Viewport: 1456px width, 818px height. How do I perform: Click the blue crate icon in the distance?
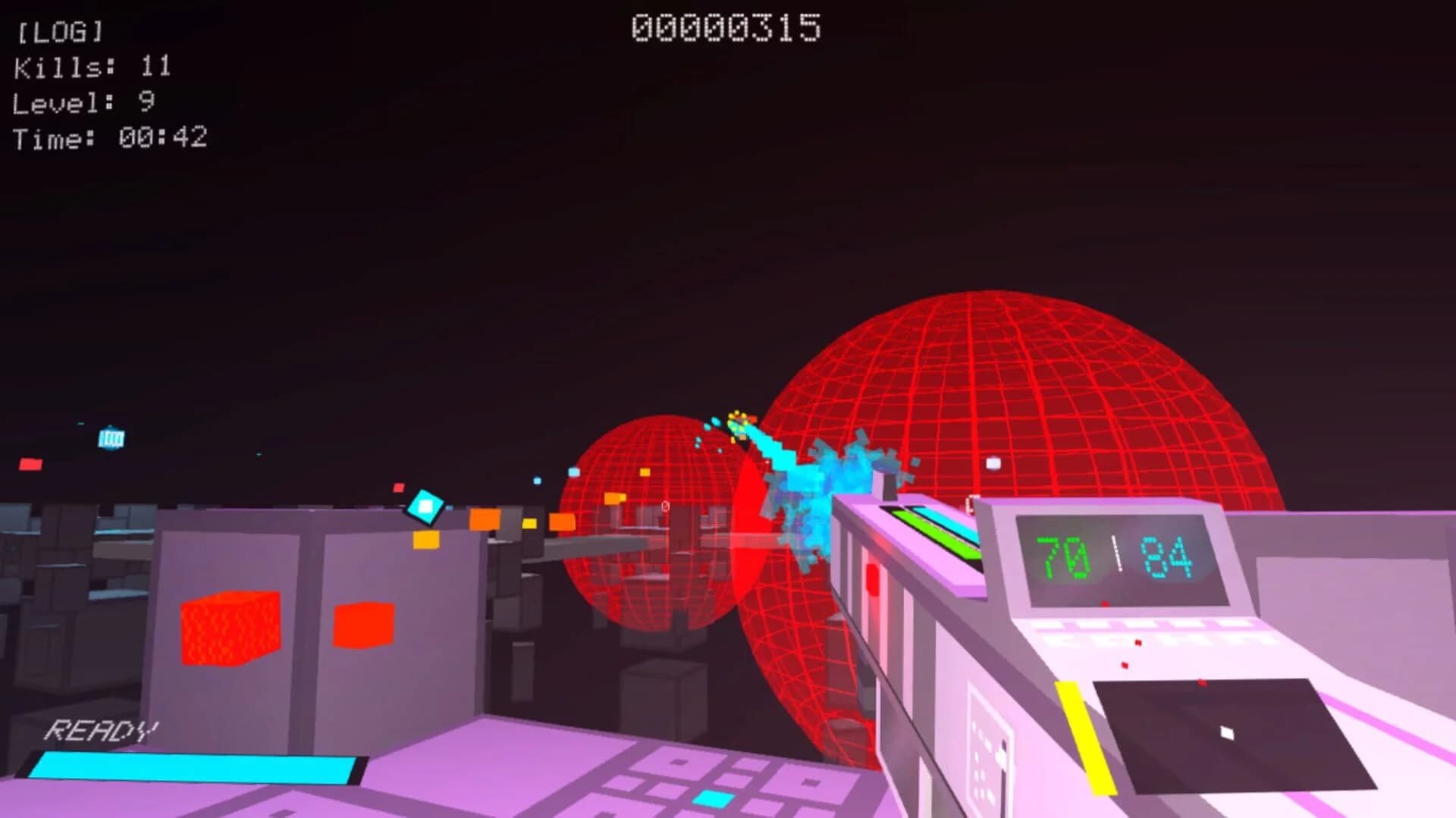[111, 436]
